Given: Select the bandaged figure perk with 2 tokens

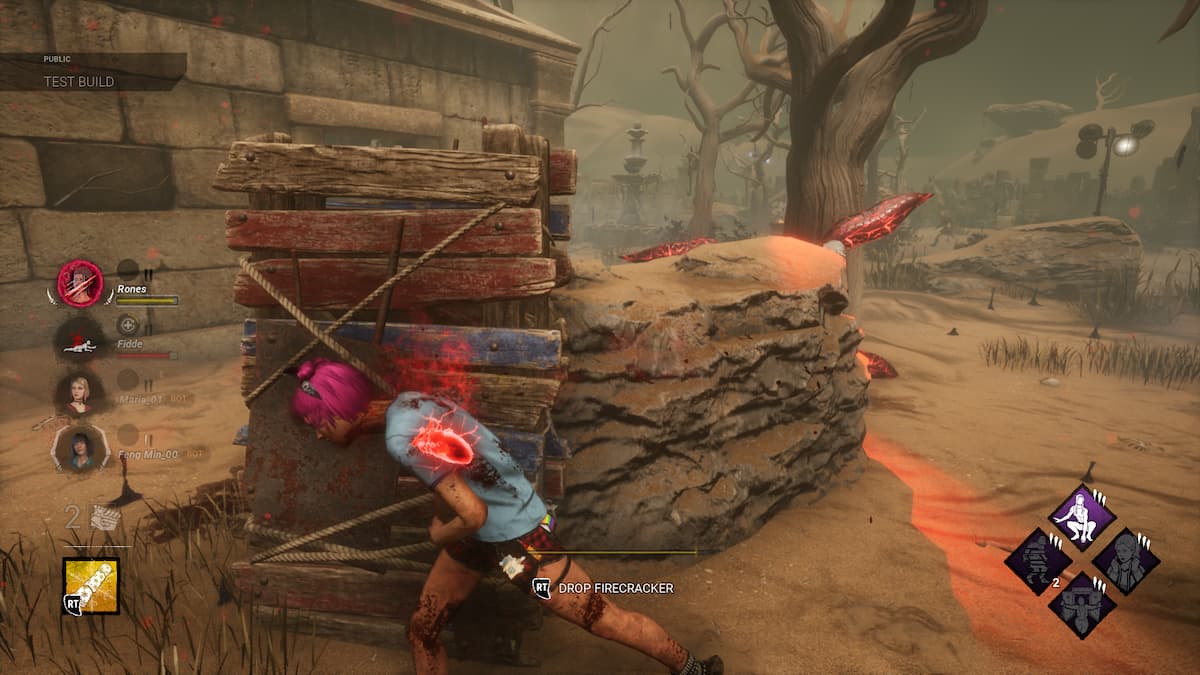Looking at the screenshot, I should pos(1038,561).
